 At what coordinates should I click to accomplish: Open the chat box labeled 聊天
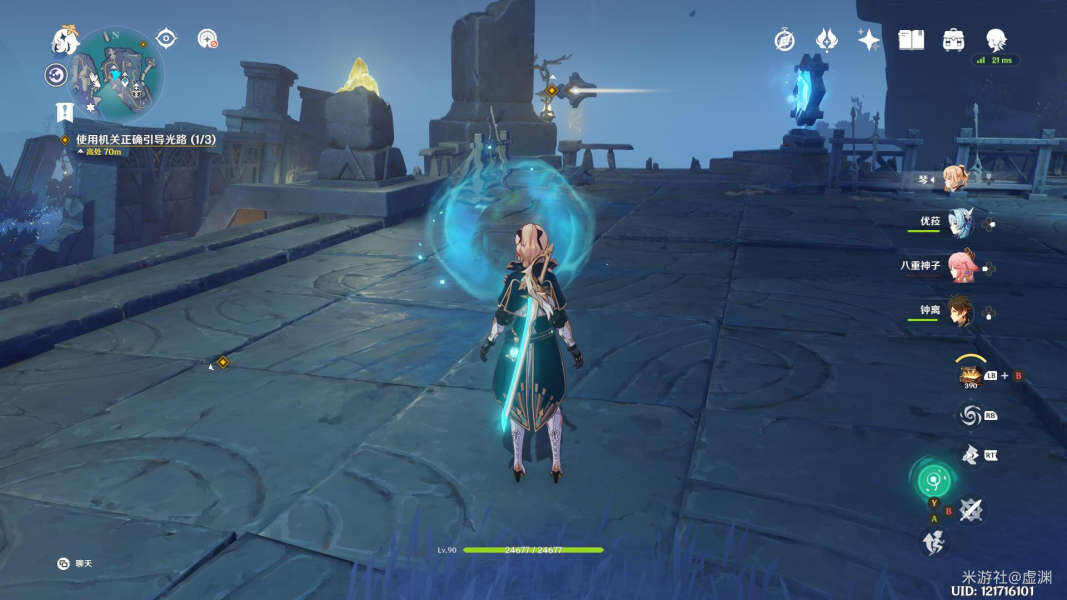pyautogui.click(x=75, y=564)
